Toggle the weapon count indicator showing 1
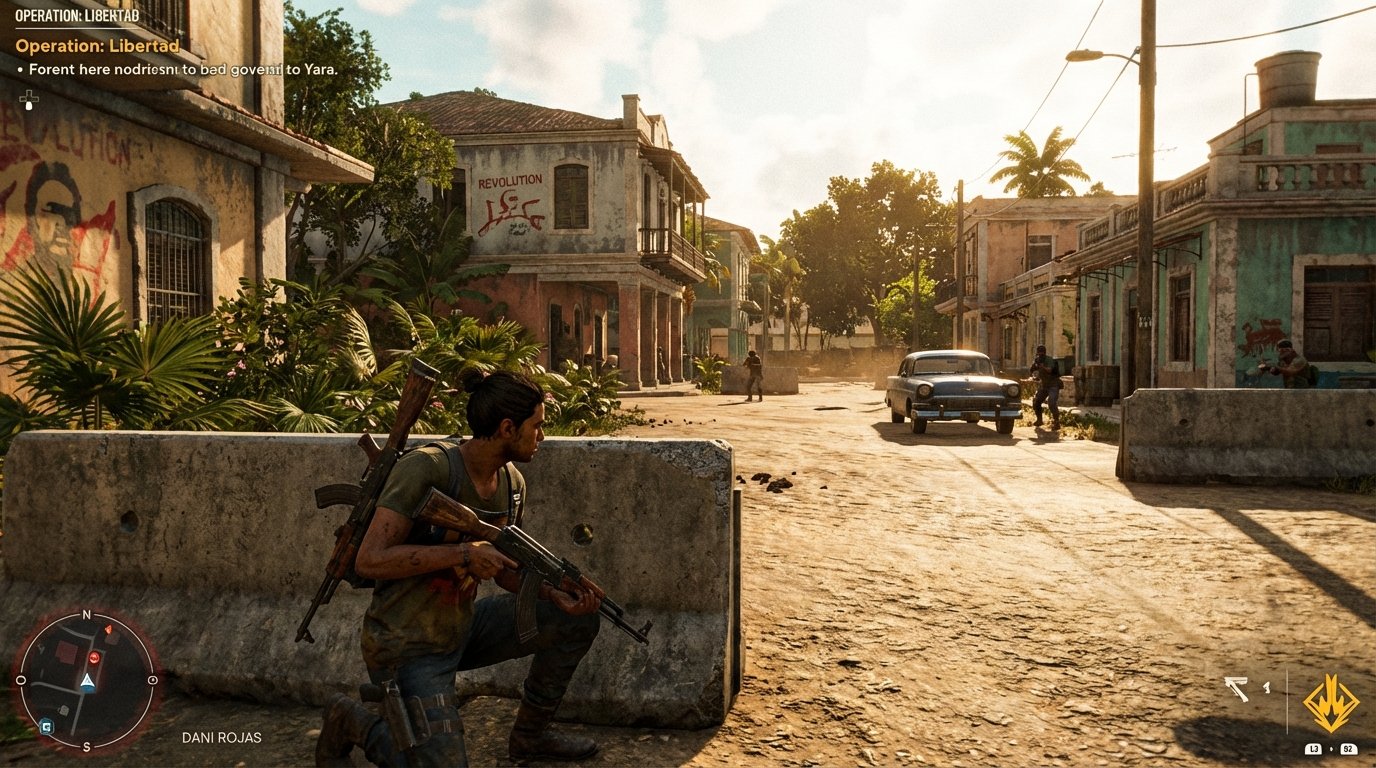The height and width of the screenshot is (768, 1376). click(1267, 688)
